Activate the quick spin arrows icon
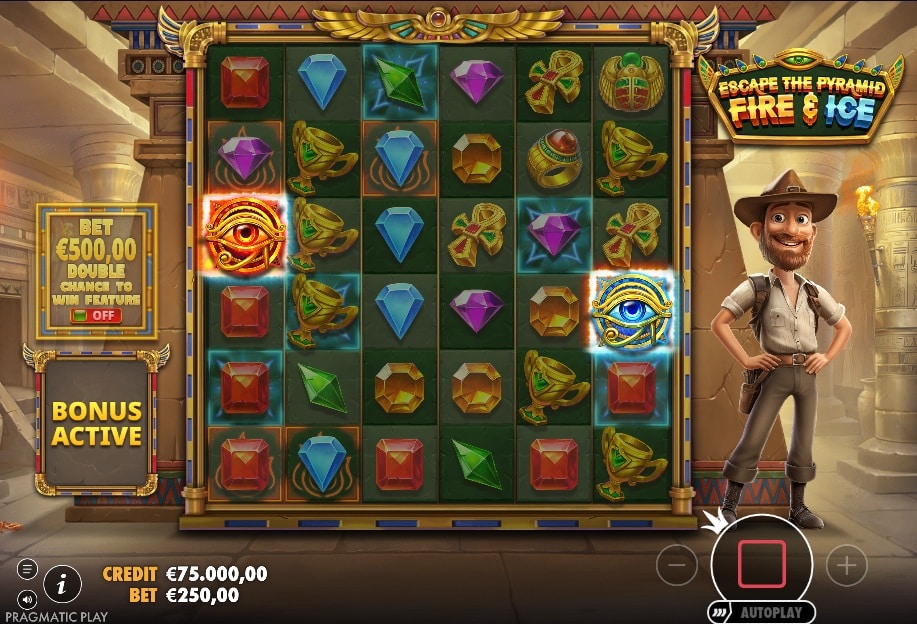The image size is (917, 624). click(x=720, y=612)
